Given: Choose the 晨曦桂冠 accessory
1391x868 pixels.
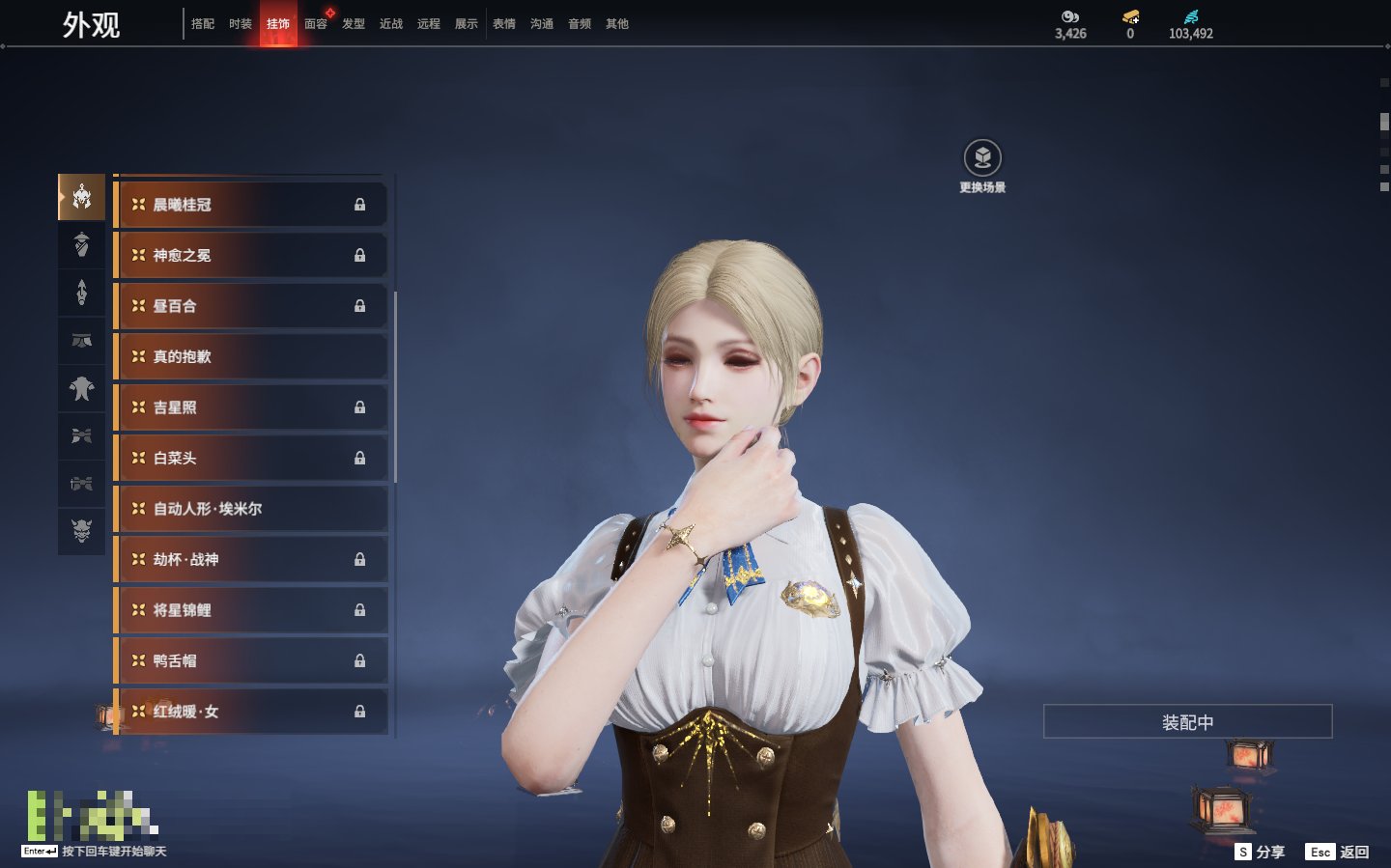Looking at the screenshot, I should [x=251, y=205].
